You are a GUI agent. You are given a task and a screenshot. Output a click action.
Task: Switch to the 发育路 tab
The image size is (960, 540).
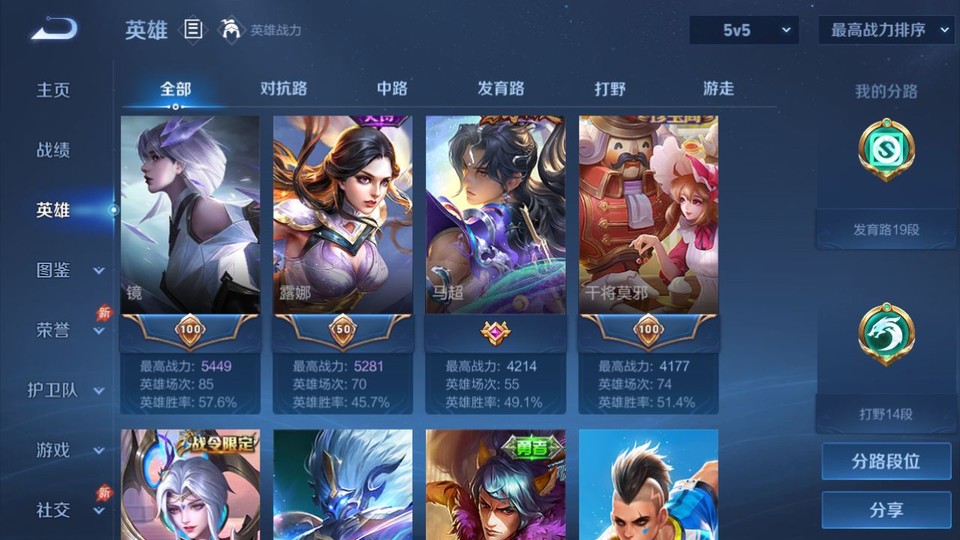[x=501, y=88]
